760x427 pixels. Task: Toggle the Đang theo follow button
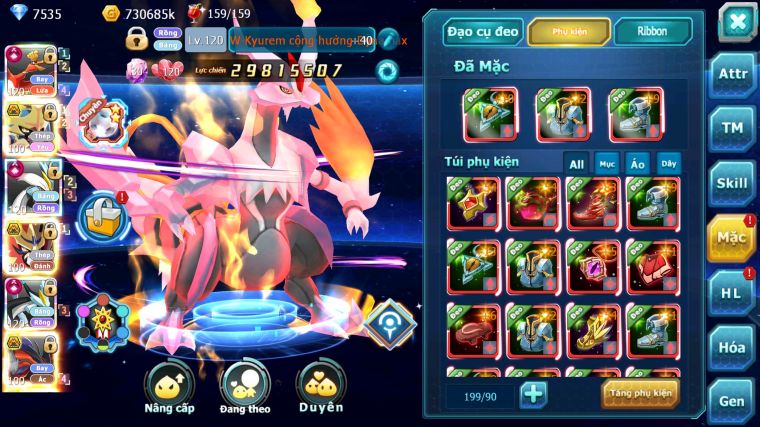(x=244, y=387)
